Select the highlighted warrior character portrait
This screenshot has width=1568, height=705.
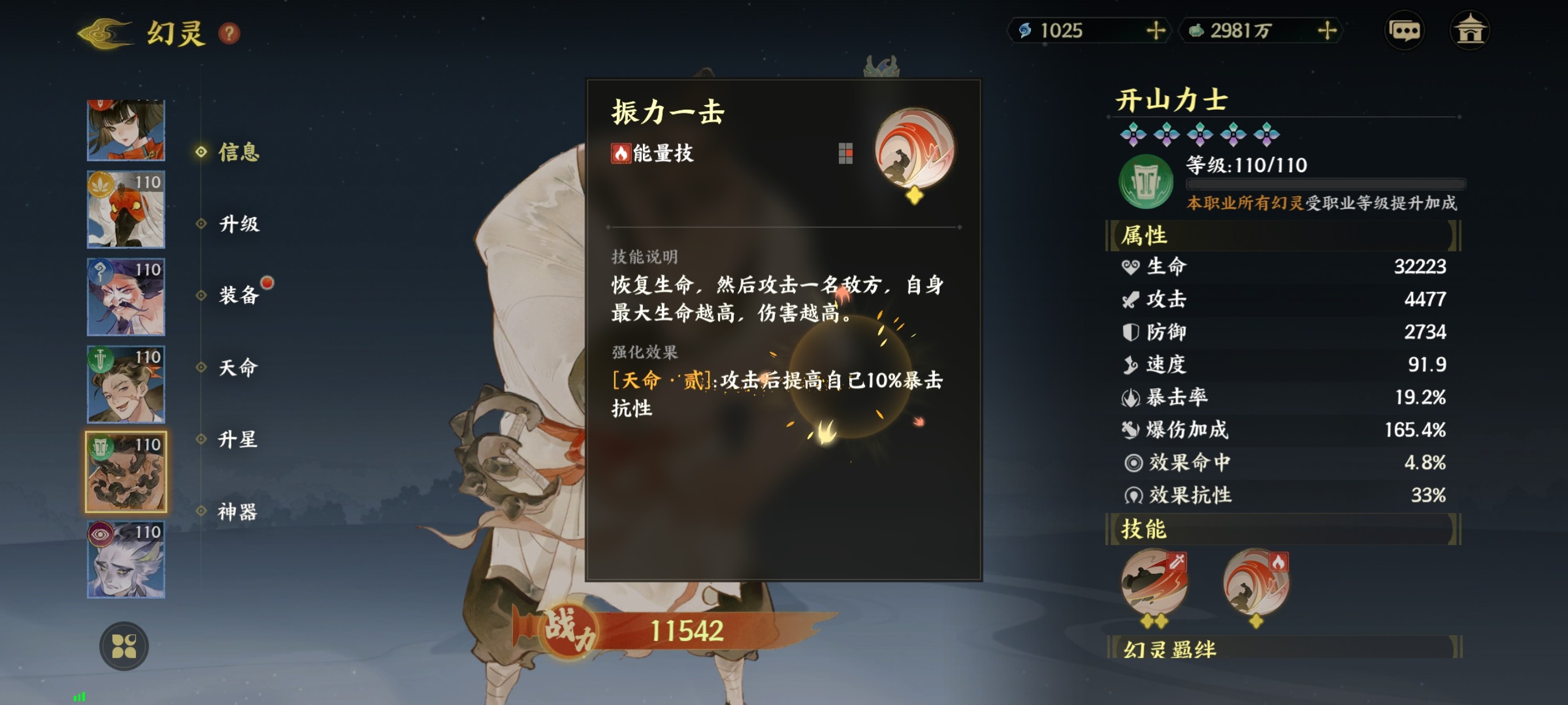pos(125,472)
